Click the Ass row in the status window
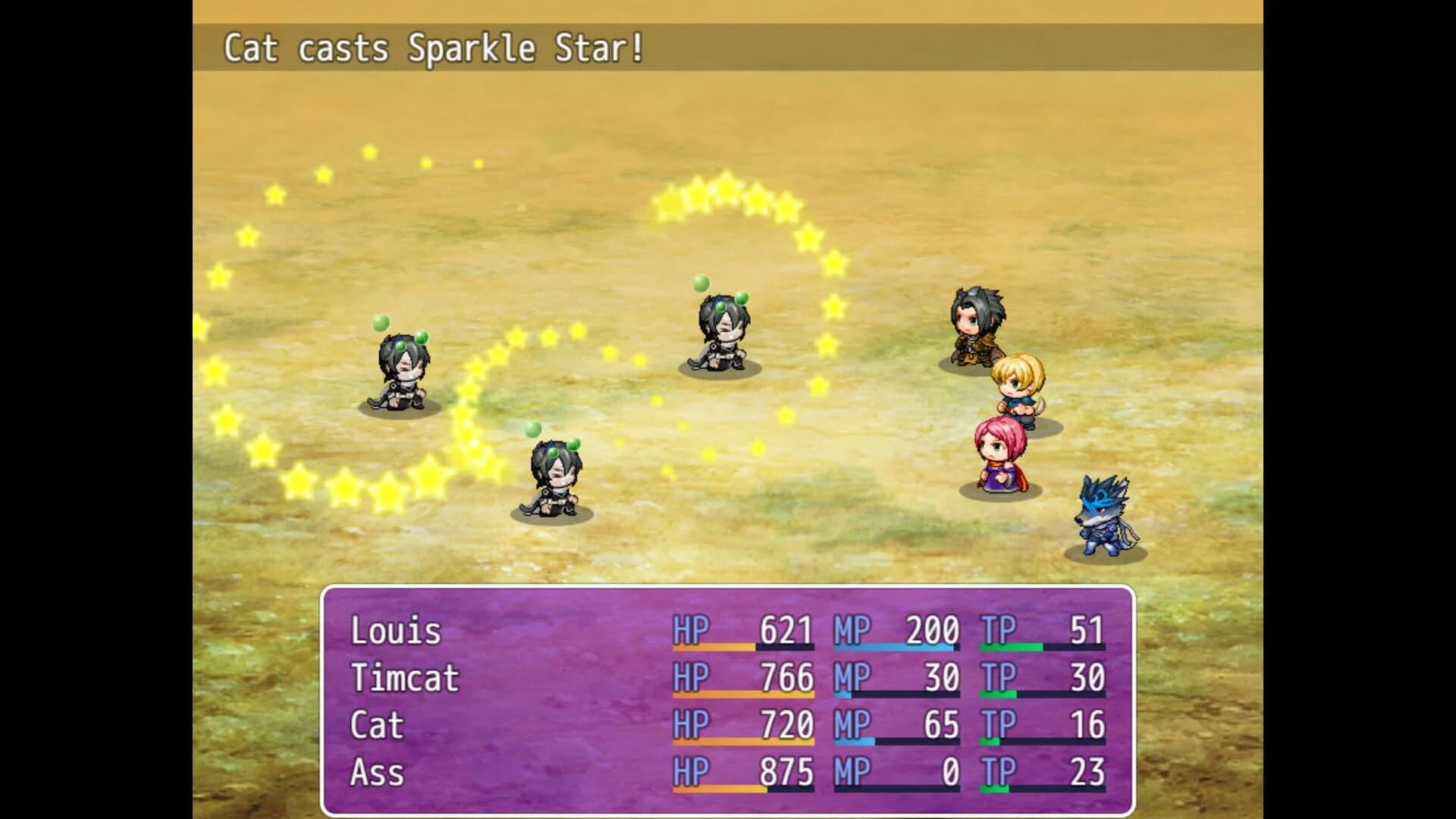This screenshot has height=819, width=1456. tap(378, 773)
